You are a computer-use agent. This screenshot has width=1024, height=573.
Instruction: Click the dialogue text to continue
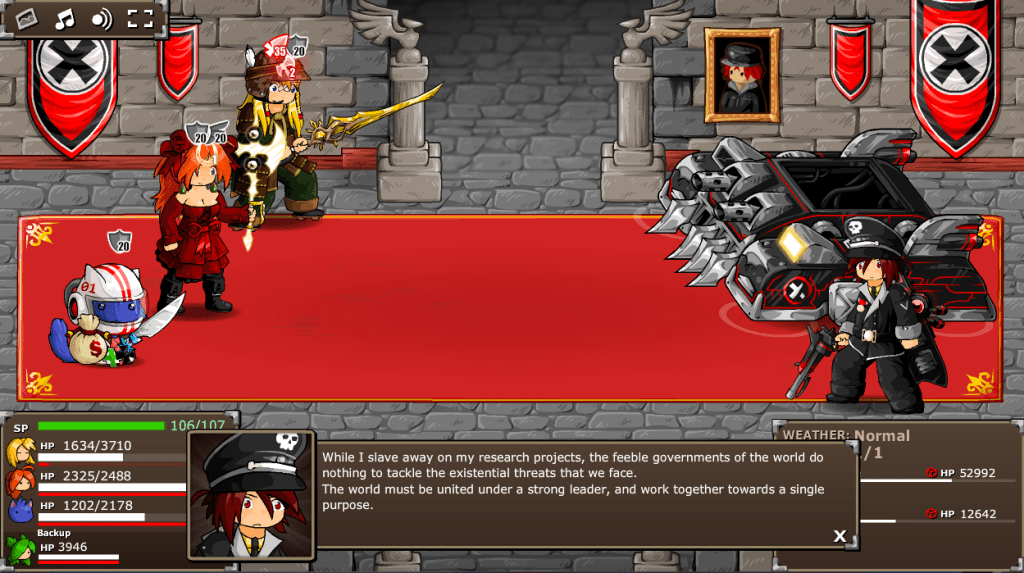[573, 481]
